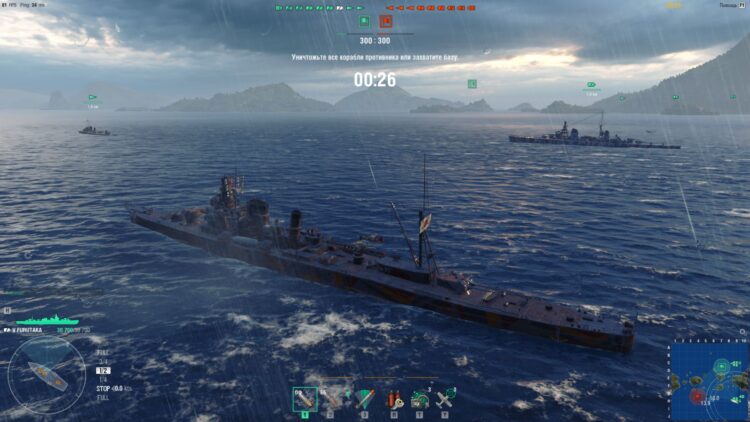Activate the green-ringed consumable left of the plane
The height and width of the screenshot is (422, 750).
point(420,399)
